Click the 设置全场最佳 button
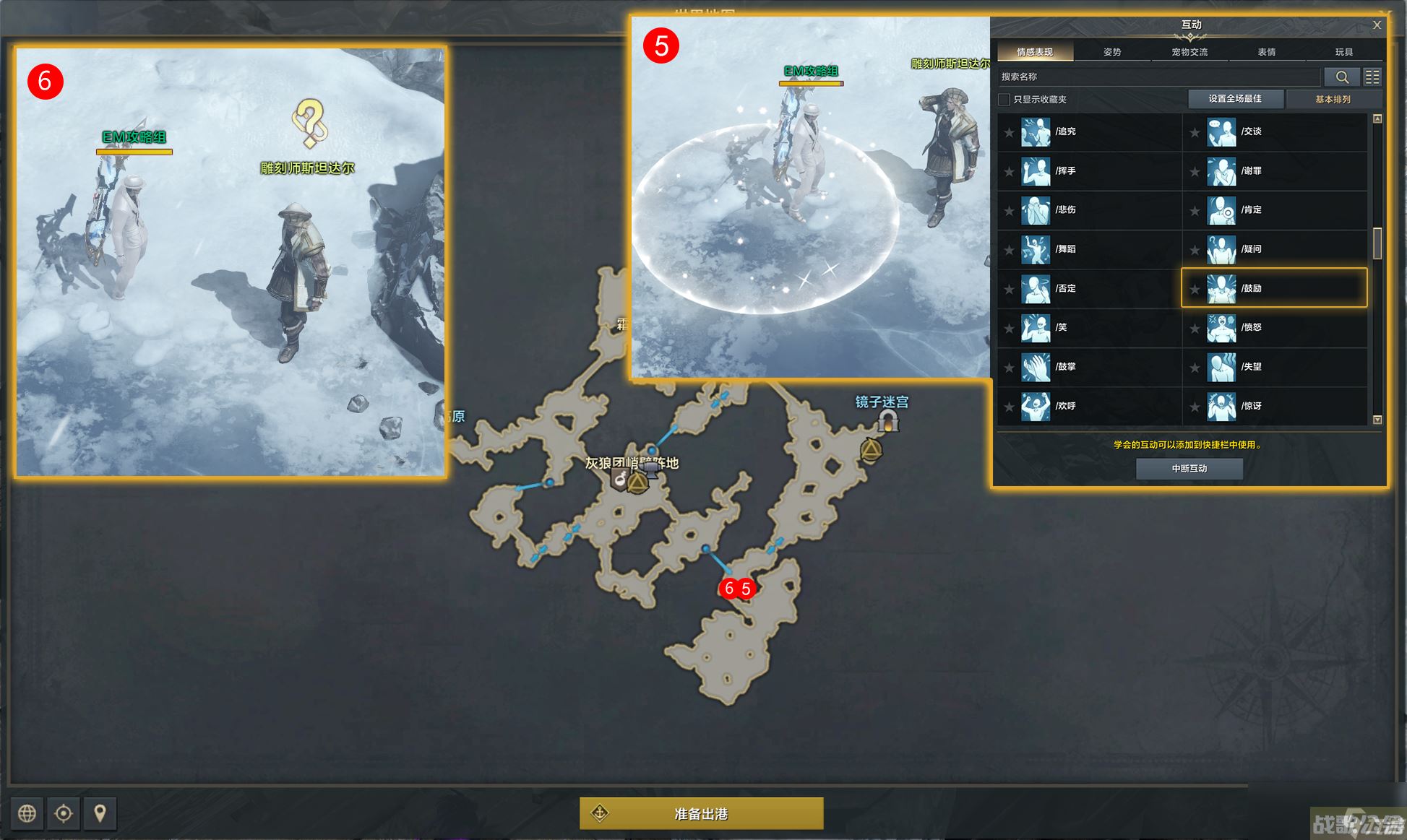 point(1235,99)
